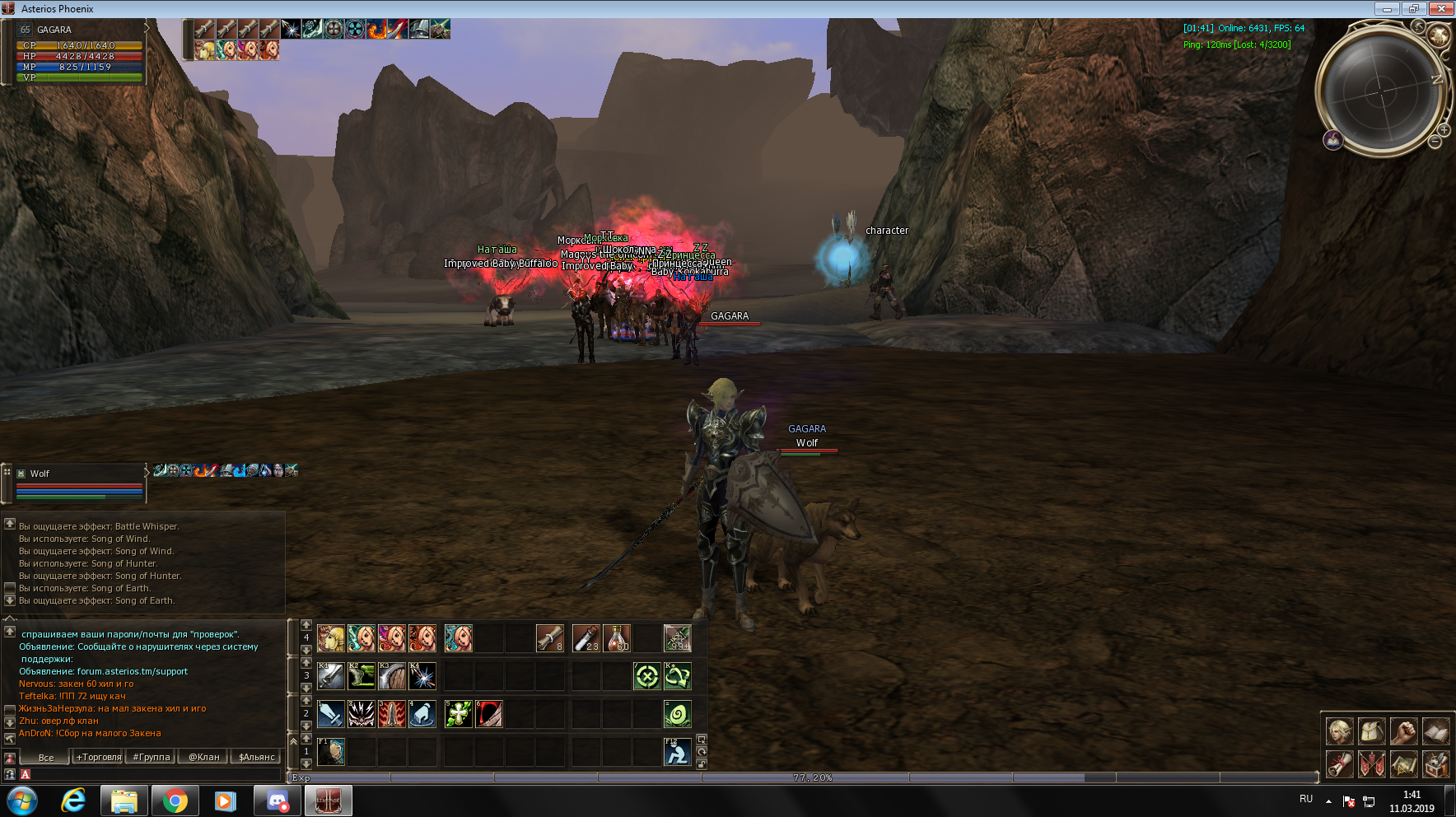The width and height of the screenshot is (1456, 817).
Task: Activate the green target-cancel crosshair action
Action: coord(646,676)
